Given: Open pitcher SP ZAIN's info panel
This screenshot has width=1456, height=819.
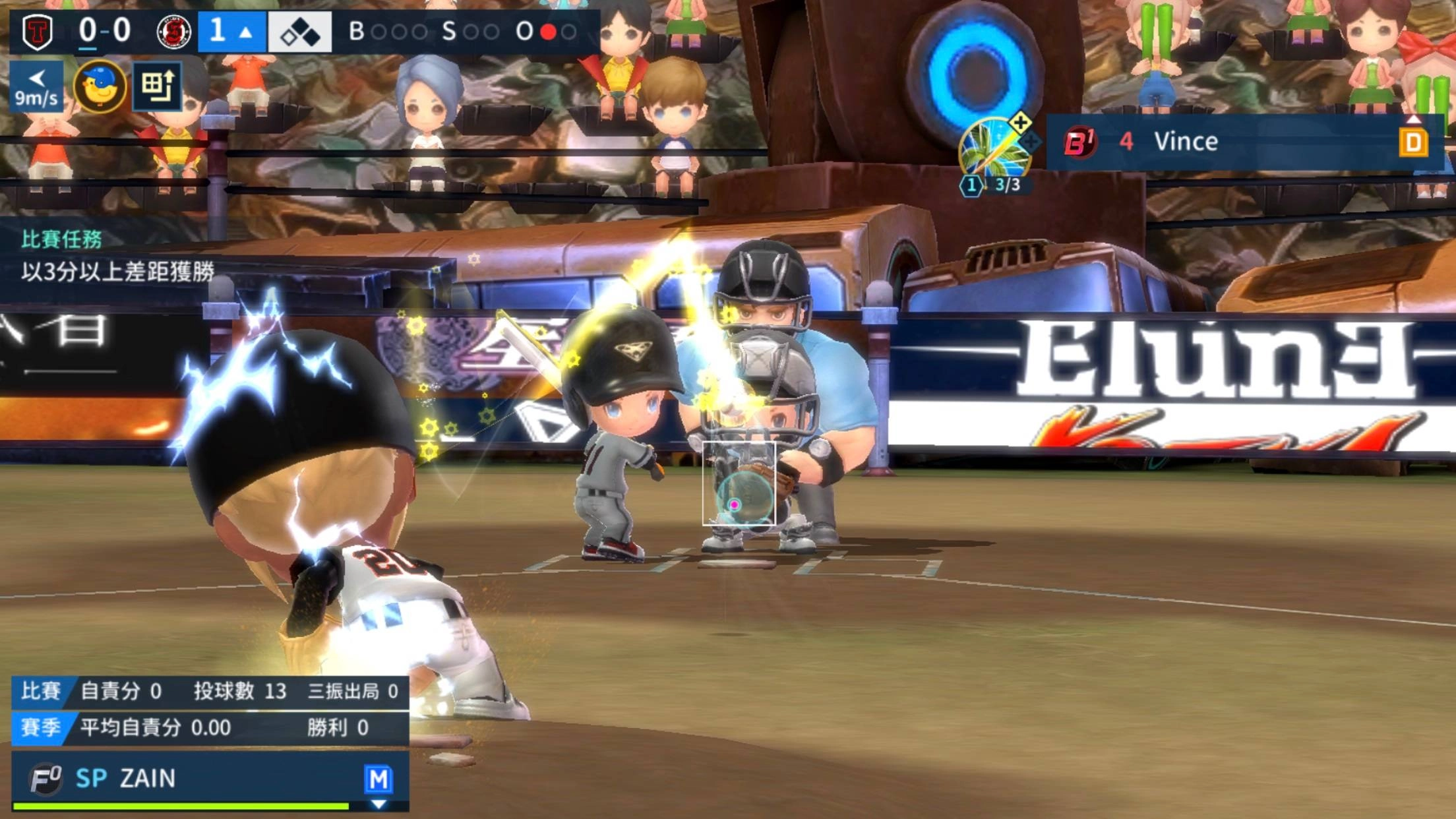Looking at the screenshot, I should tap(198, 779).
